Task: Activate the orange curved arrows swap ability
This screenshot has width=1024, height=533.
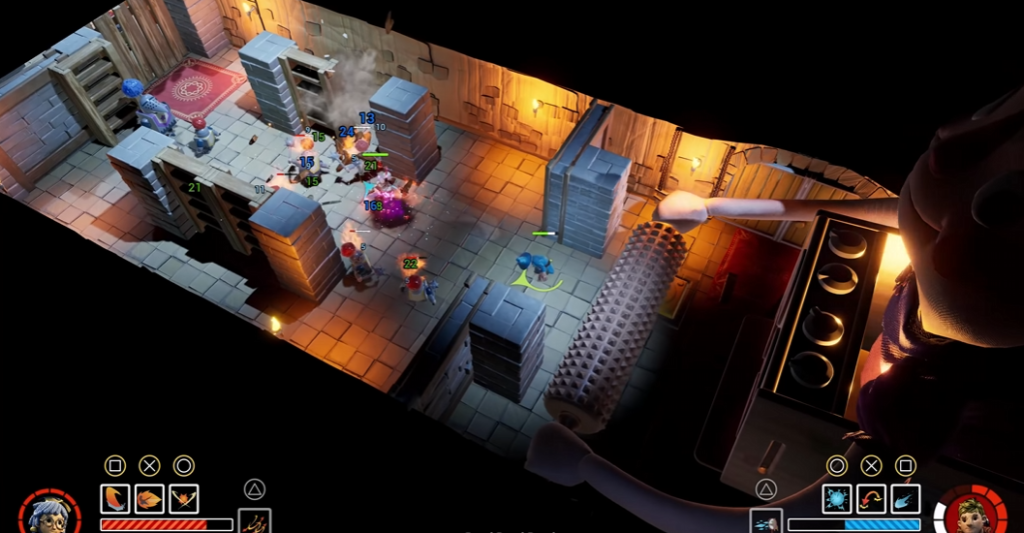Action: pos(871,498)
